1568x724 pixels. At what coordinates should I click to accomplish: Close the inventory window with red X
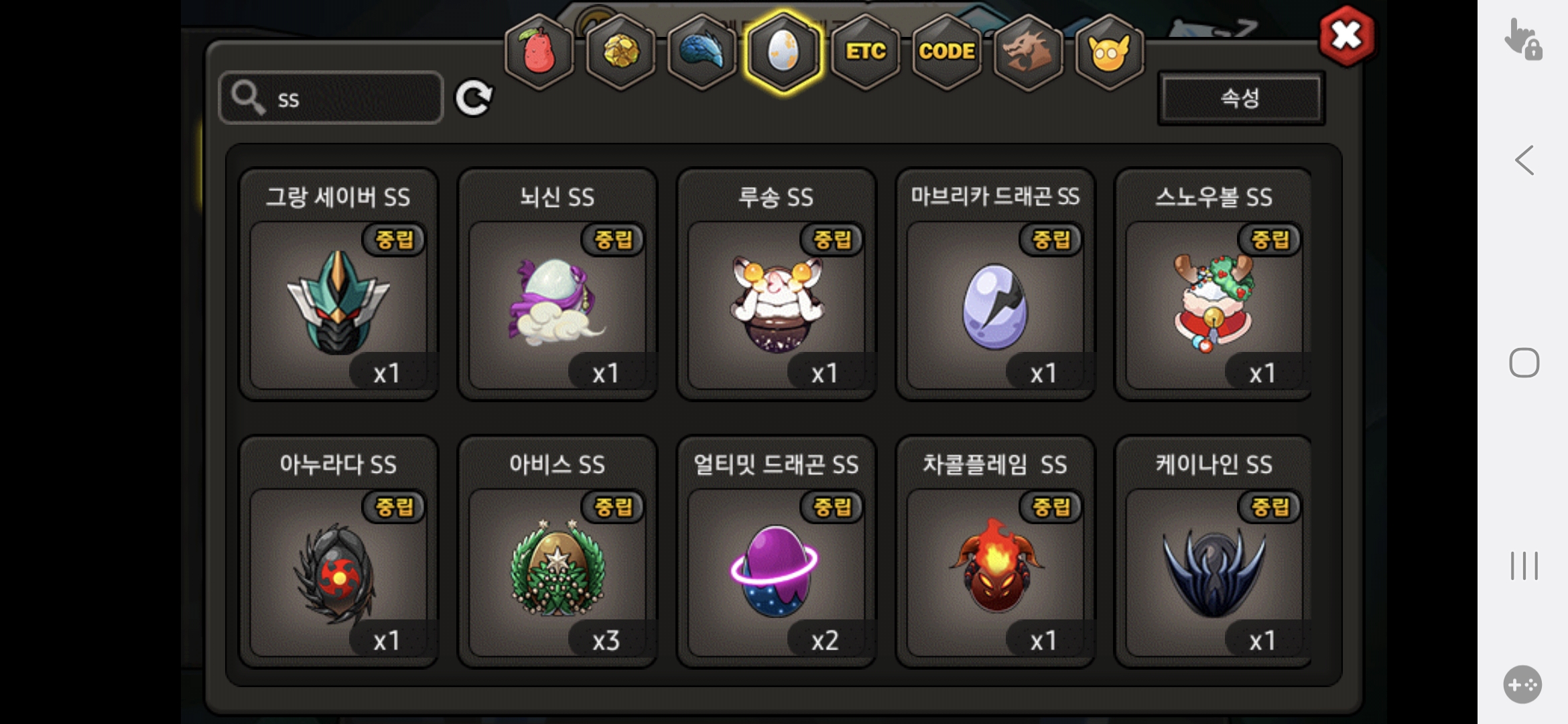[1346, 36]
